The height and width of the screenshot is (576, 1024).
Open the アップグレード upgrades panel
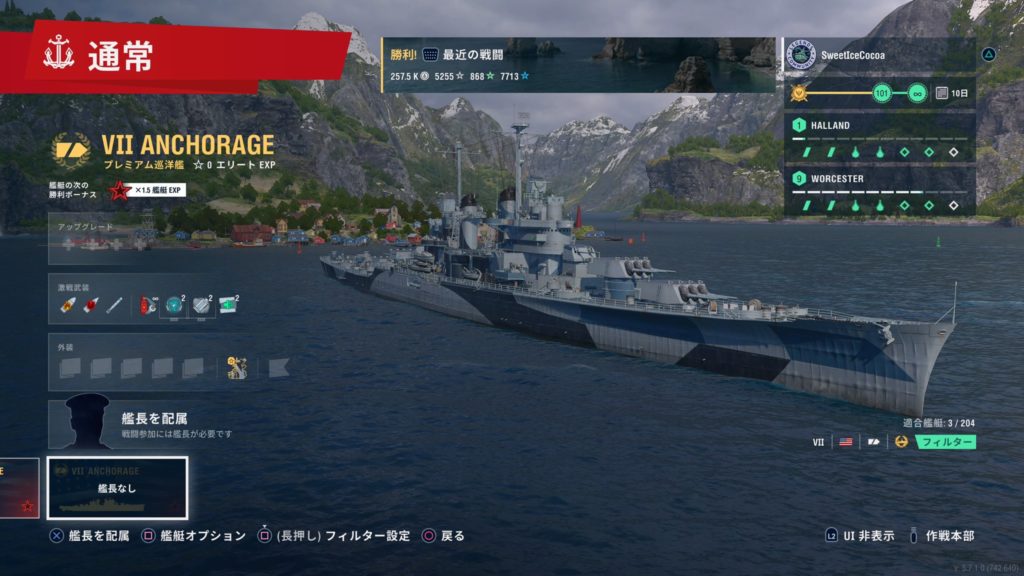[x=128, y=240]
